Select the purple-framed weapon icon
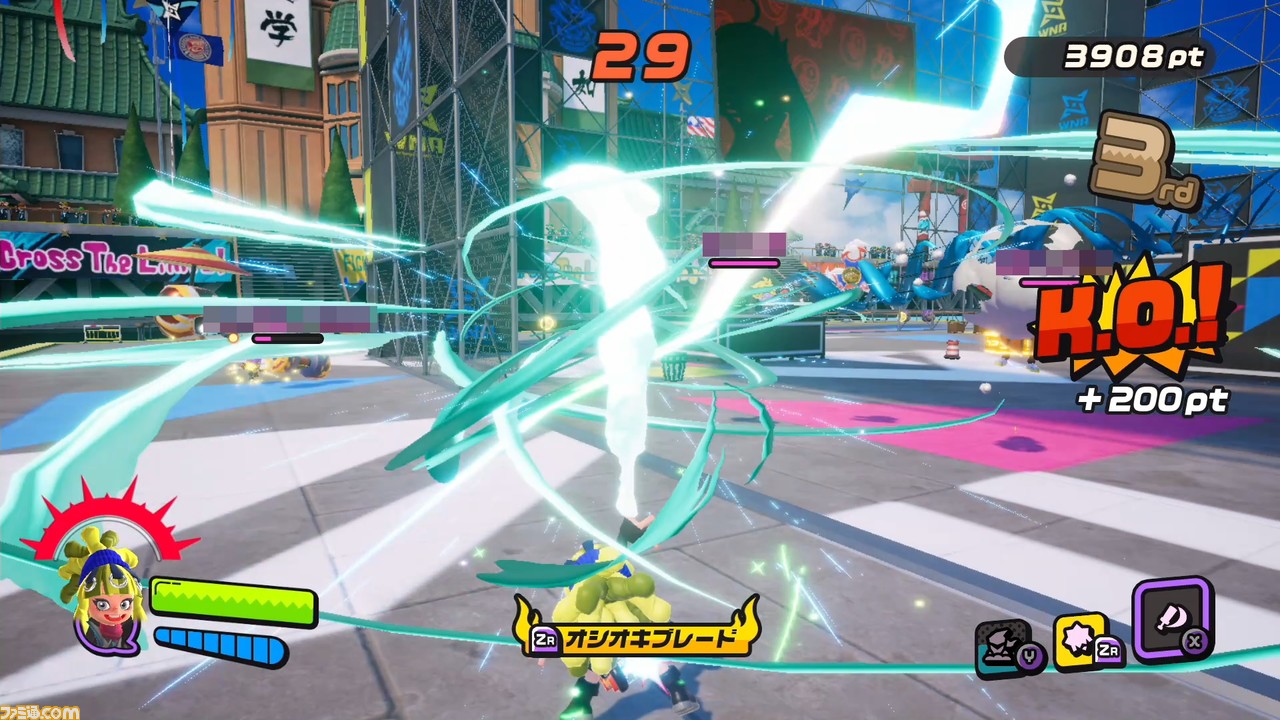This screenshot has height=720, width=1280. (x=1172, y=619)
